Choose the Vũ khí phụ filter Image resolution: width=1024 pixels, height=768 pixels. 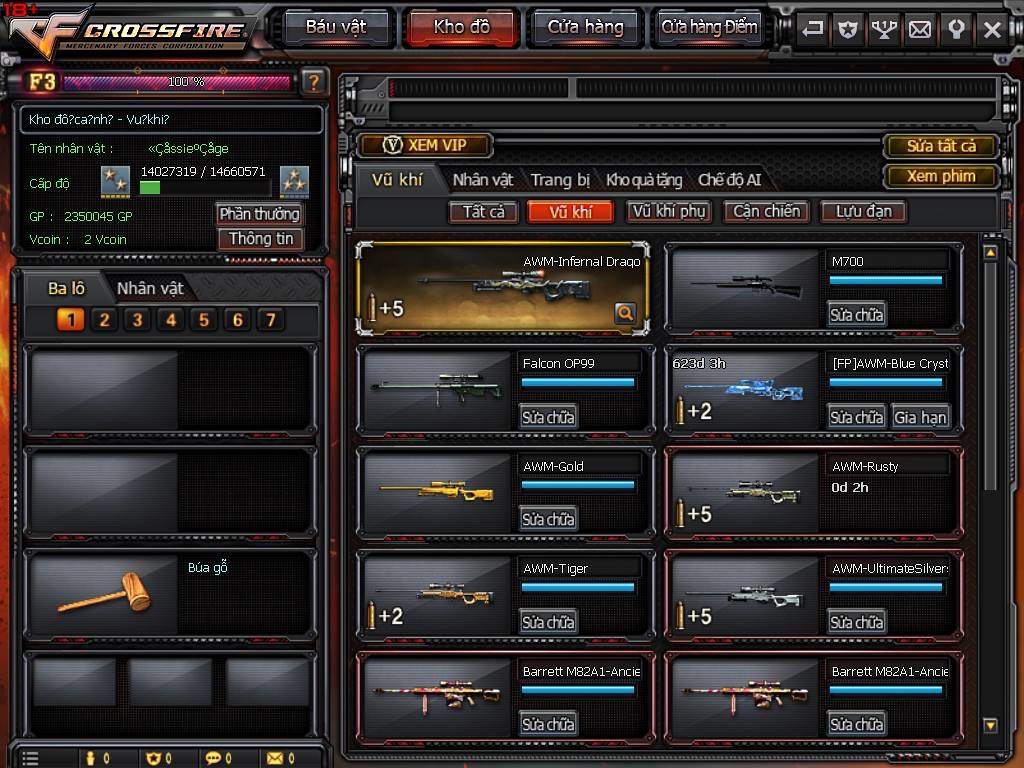click(x=669, y=211)
